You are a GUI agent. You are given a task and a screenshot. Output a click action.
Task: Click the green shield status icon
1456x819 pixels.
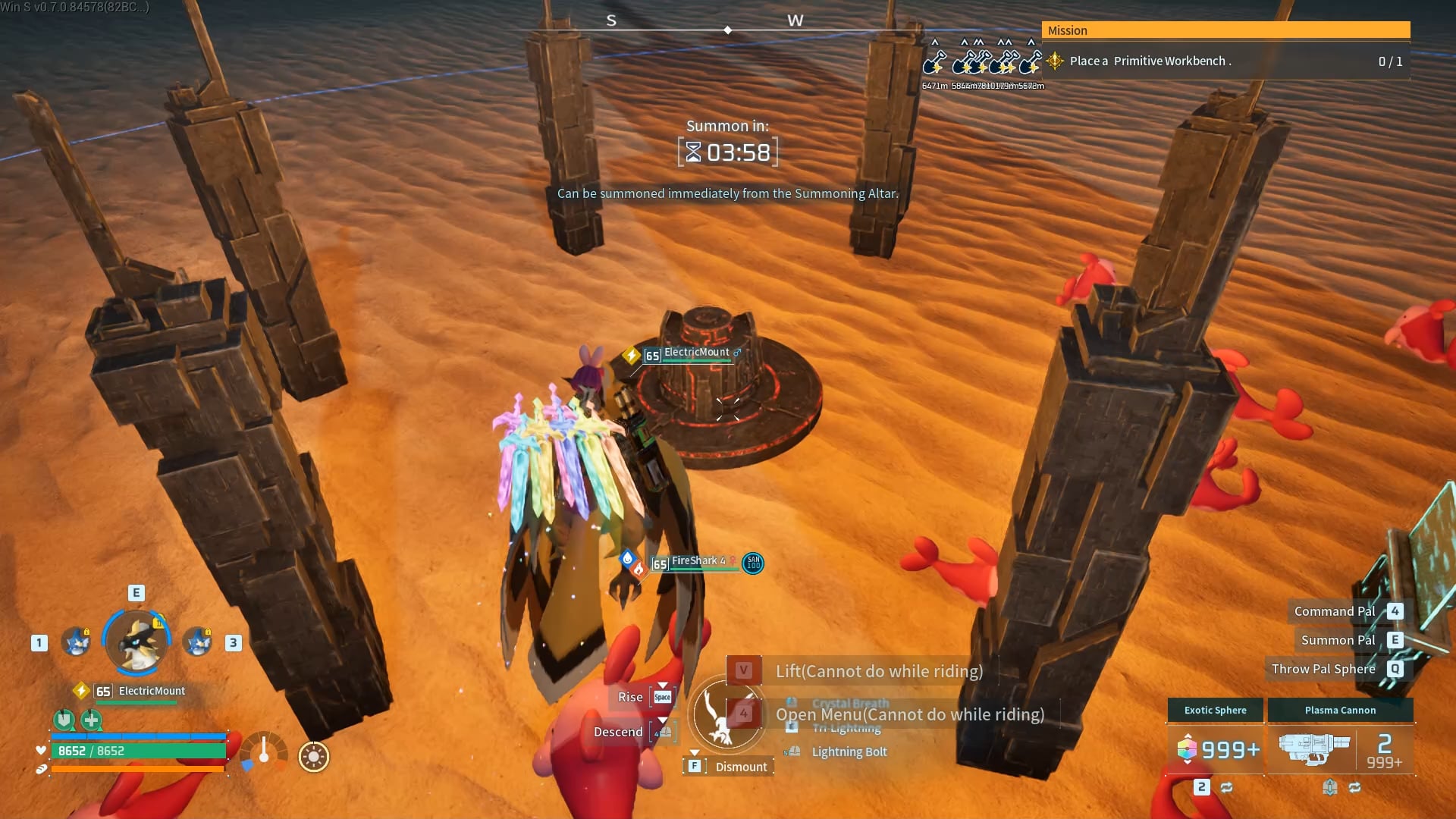tap(64, 719)
